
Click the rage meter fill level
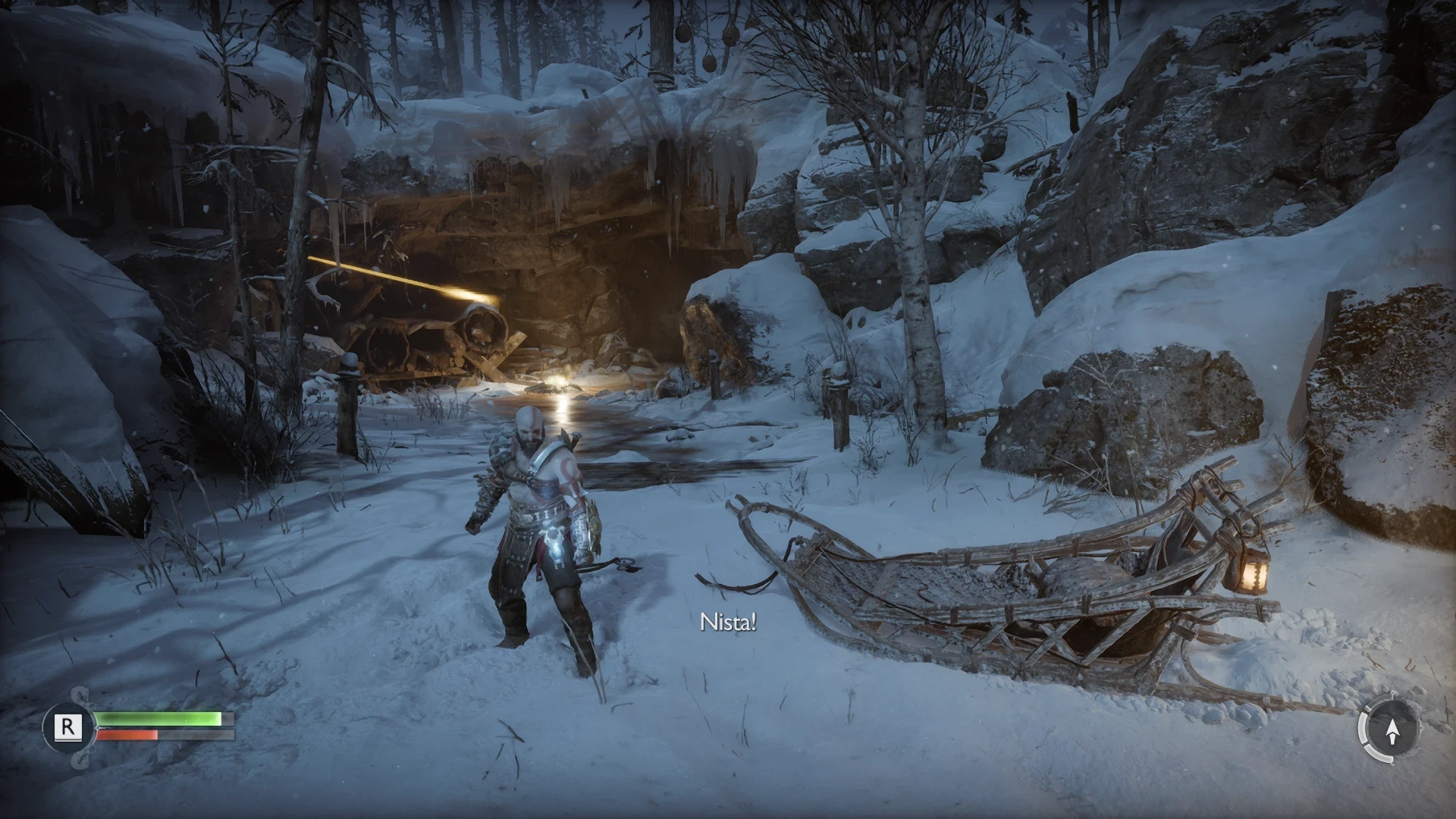pos(155,734)
